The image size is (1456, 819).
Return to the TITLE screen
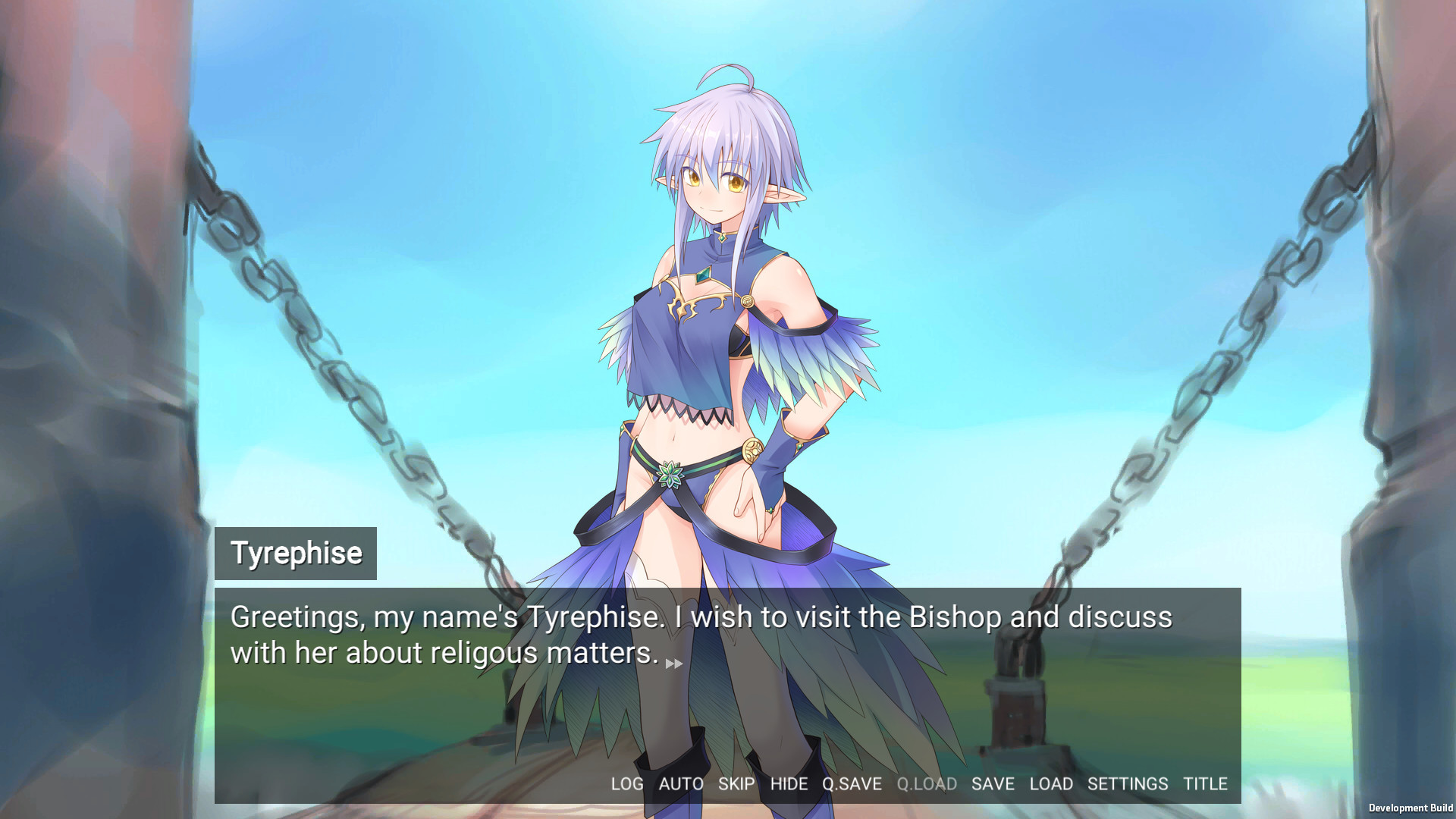tap(1206, 784)
